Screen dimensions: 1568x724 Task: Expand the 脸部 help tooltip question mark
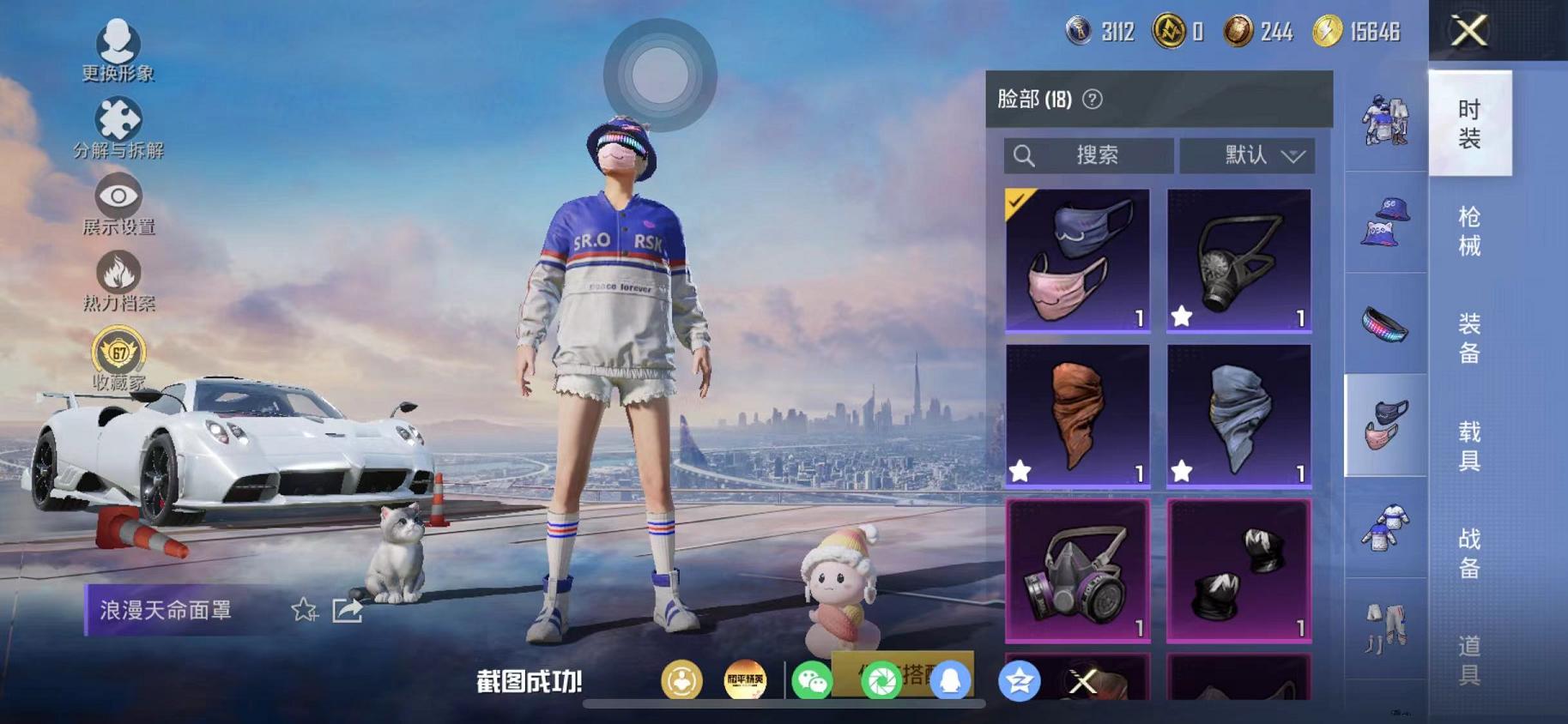point(1091,99)
